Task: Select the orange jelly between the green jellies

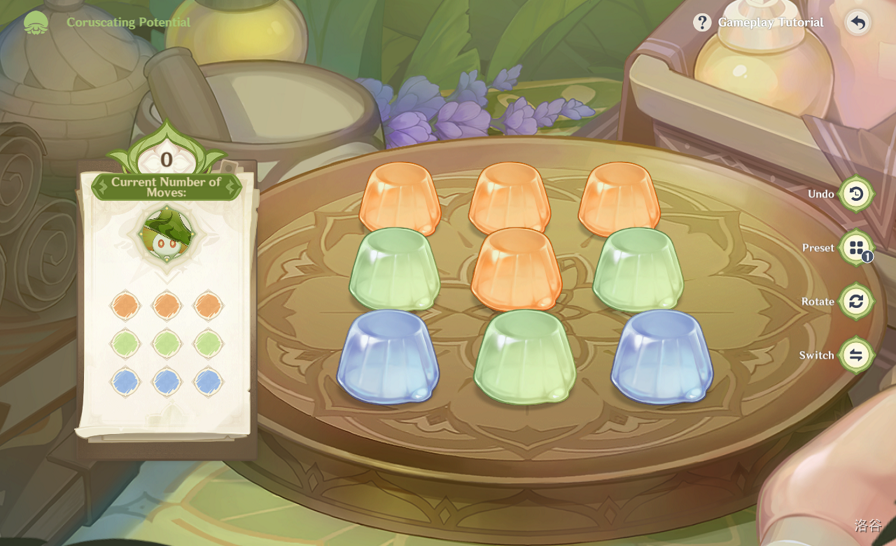Action: coord(516,267)
